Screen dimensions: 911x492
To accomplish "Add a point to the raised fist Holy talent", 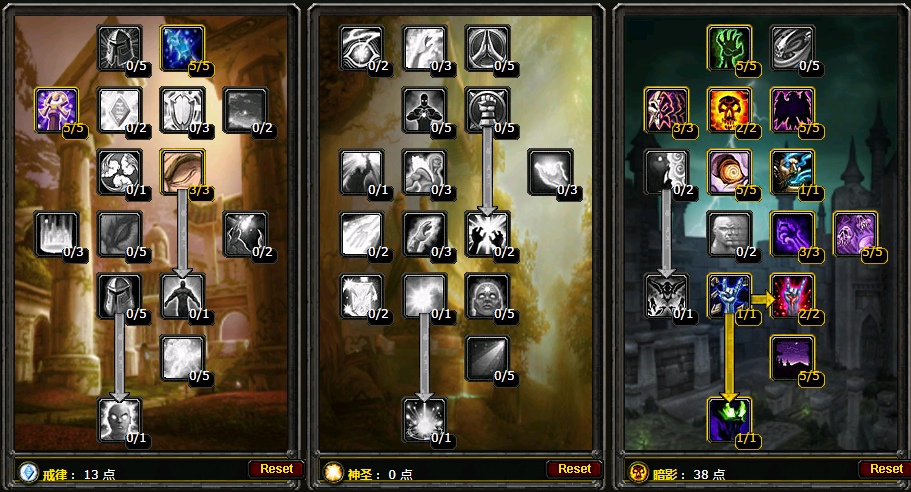I will click(x=487, y=109).
